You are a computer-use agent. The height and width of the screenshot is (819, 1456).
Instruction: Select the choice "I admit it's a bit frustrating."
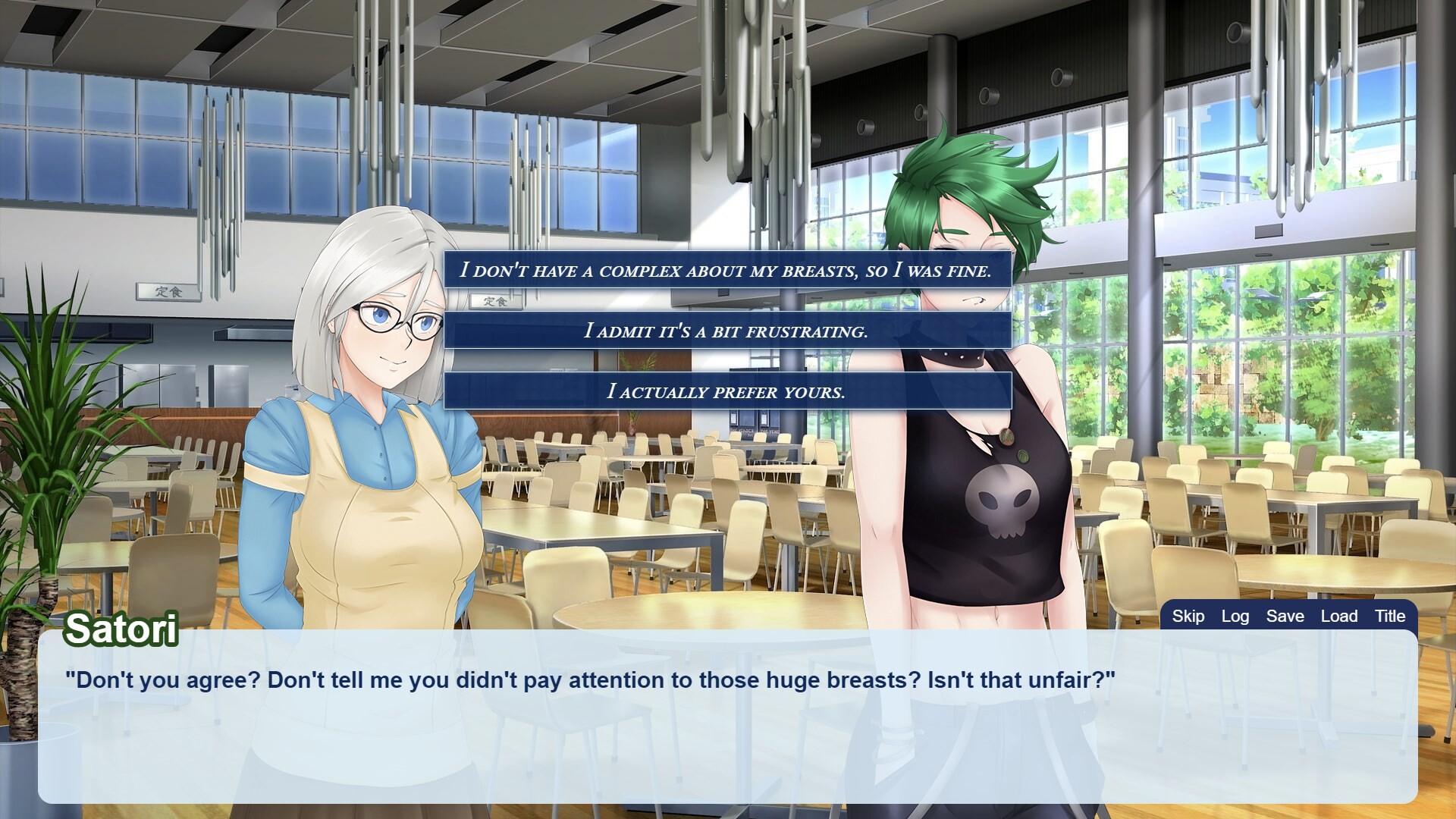click(x=726, y=331)
